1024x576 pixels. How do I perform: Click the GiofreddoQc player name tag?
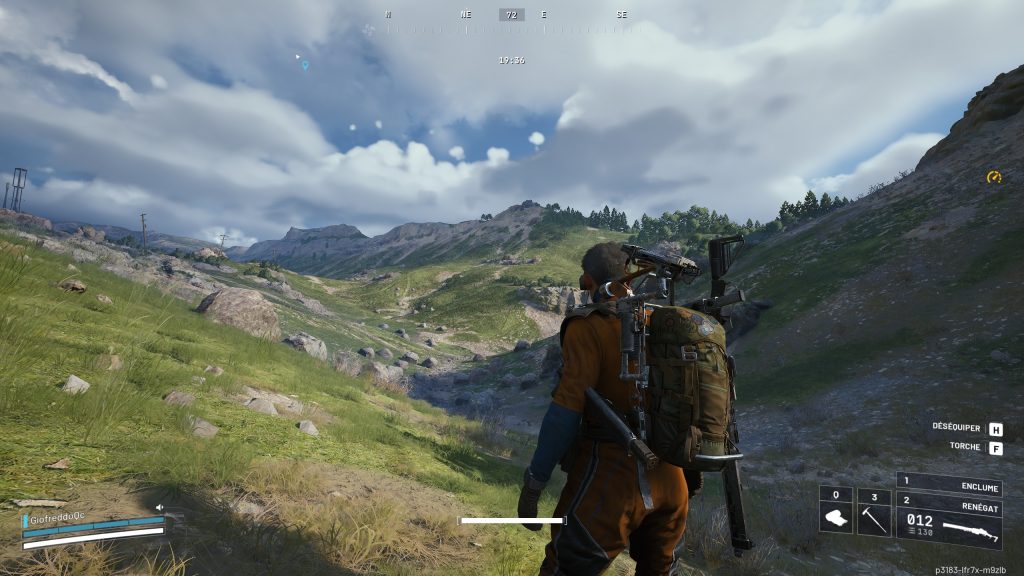click(57, 520)
